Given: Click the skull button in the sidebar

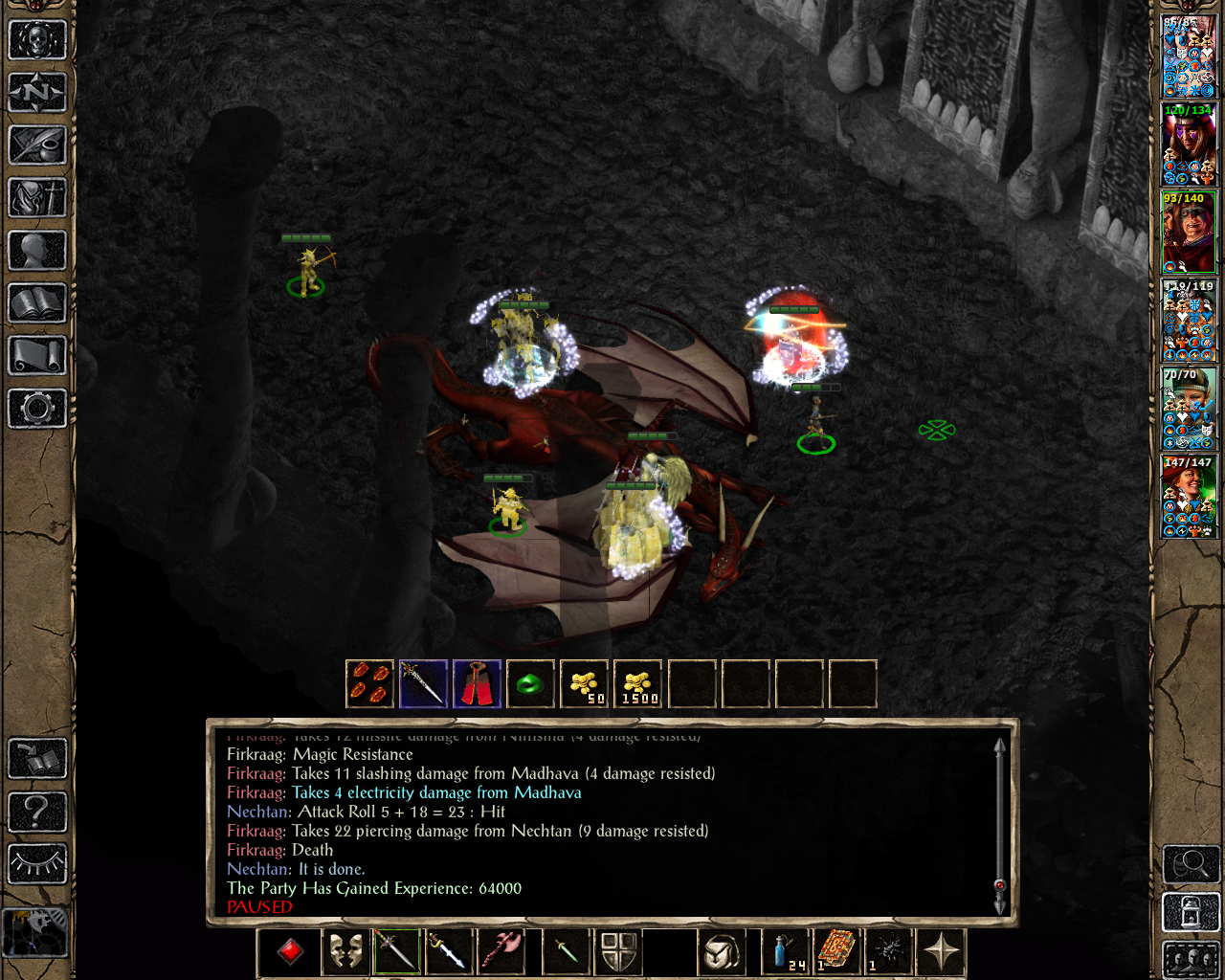Looking at the screenshot, I should tap(37, 40).
